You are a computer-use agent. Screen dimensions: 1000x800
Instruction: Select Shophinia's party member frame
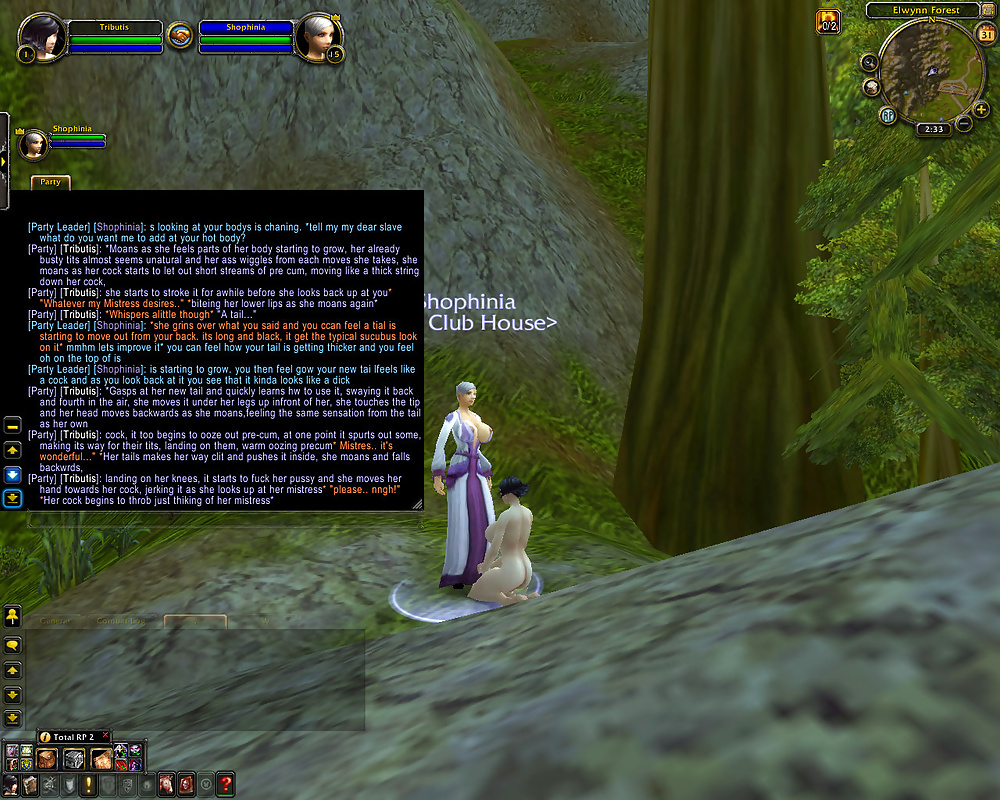click(33, 144)
